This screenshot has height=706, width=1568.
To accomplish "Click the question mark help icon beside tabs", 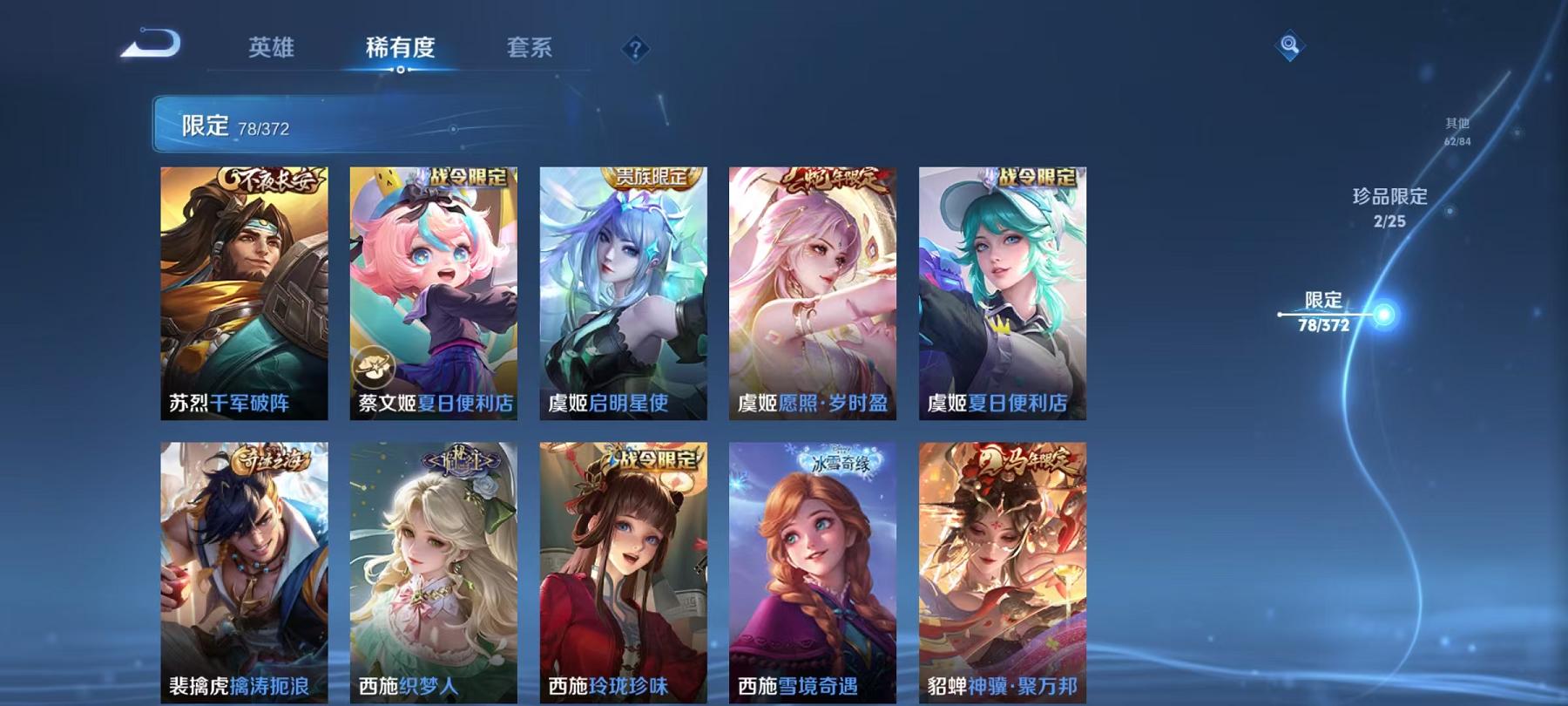I will 635,50.
